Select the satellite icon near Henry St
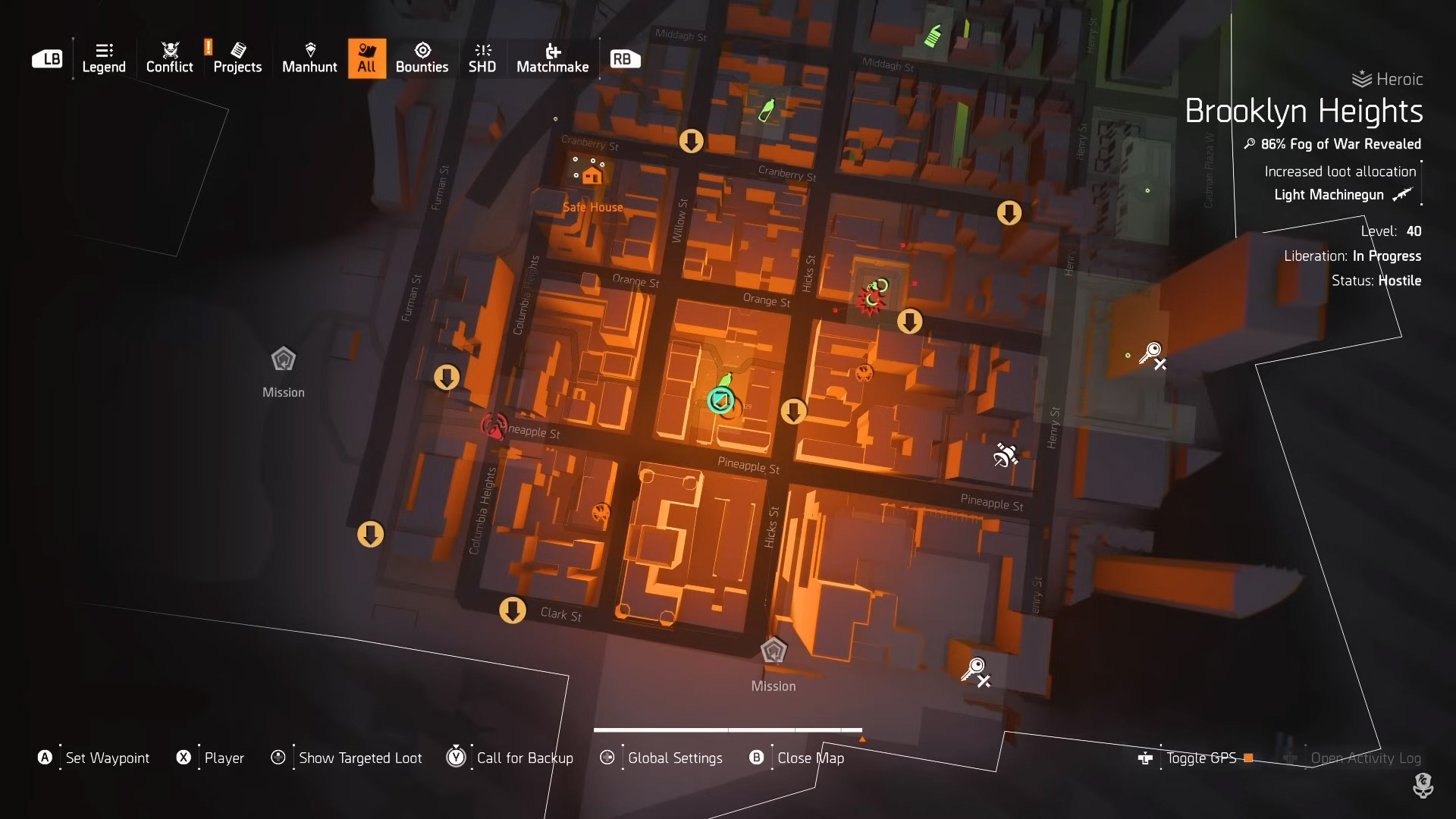Image resolution: width=1456 pixels, height=819 pixels. pos(1006,455)
